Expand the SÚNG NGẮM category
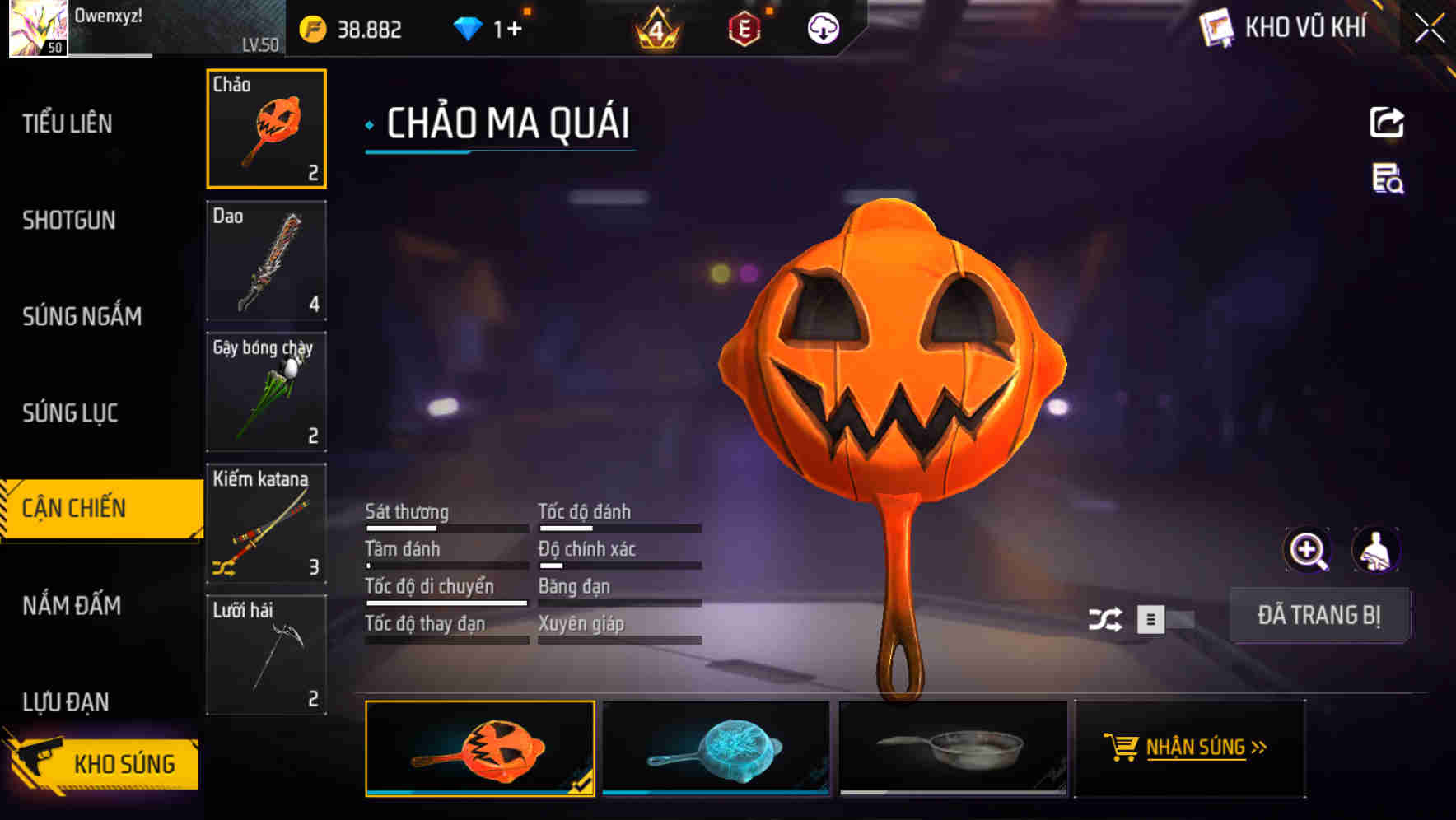The image size is (1456, 820). coord(81,316)
